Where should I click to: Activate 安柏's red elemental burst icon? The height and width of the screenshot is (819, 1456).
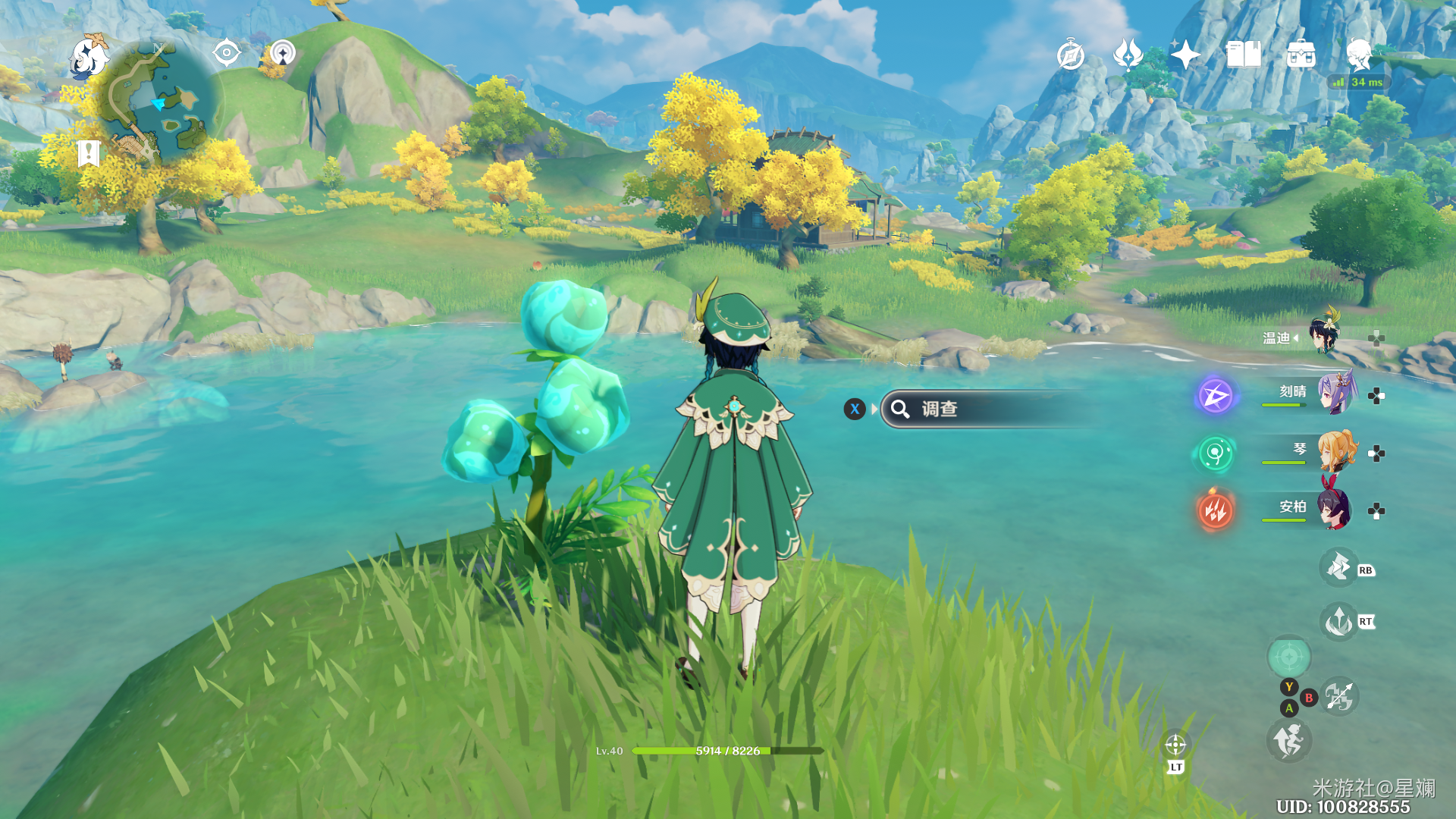(1215, 510)
